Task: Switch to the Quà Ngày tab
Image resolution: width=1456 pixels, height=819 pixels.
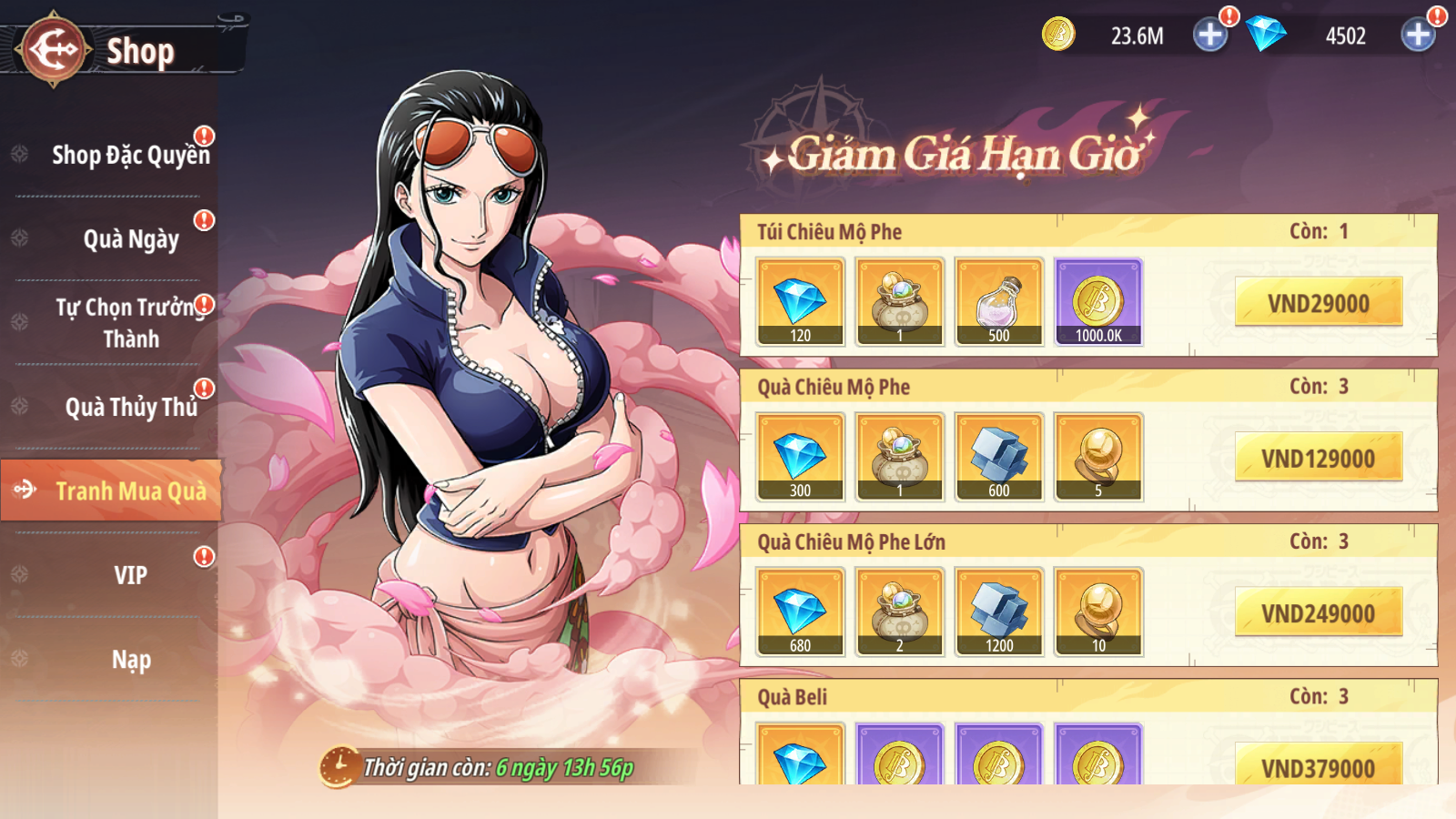Action: [x=130, y=239]
